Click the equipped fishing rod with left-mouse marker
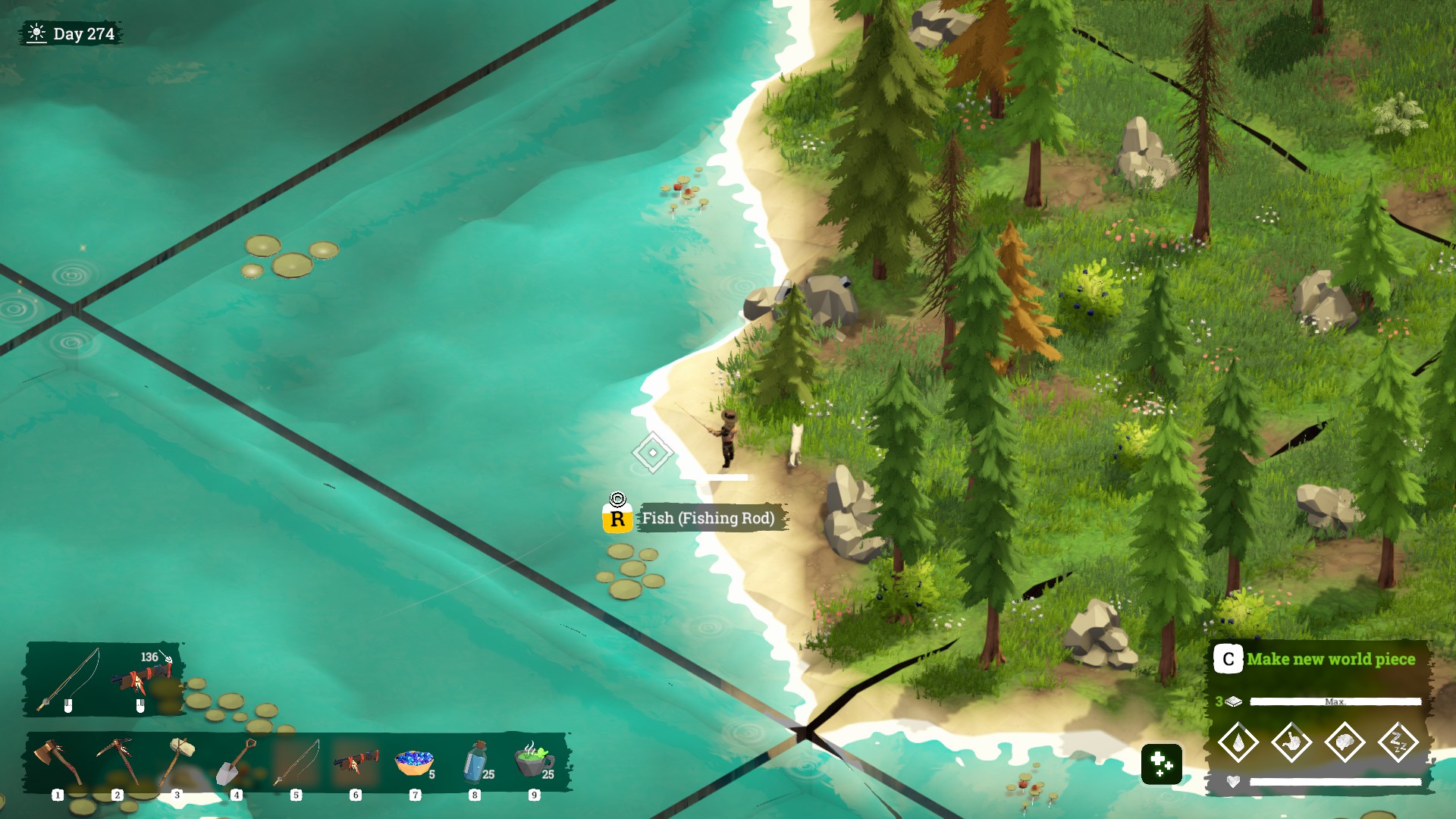Viewport: 1456px width, 819px height. (70, 676)
